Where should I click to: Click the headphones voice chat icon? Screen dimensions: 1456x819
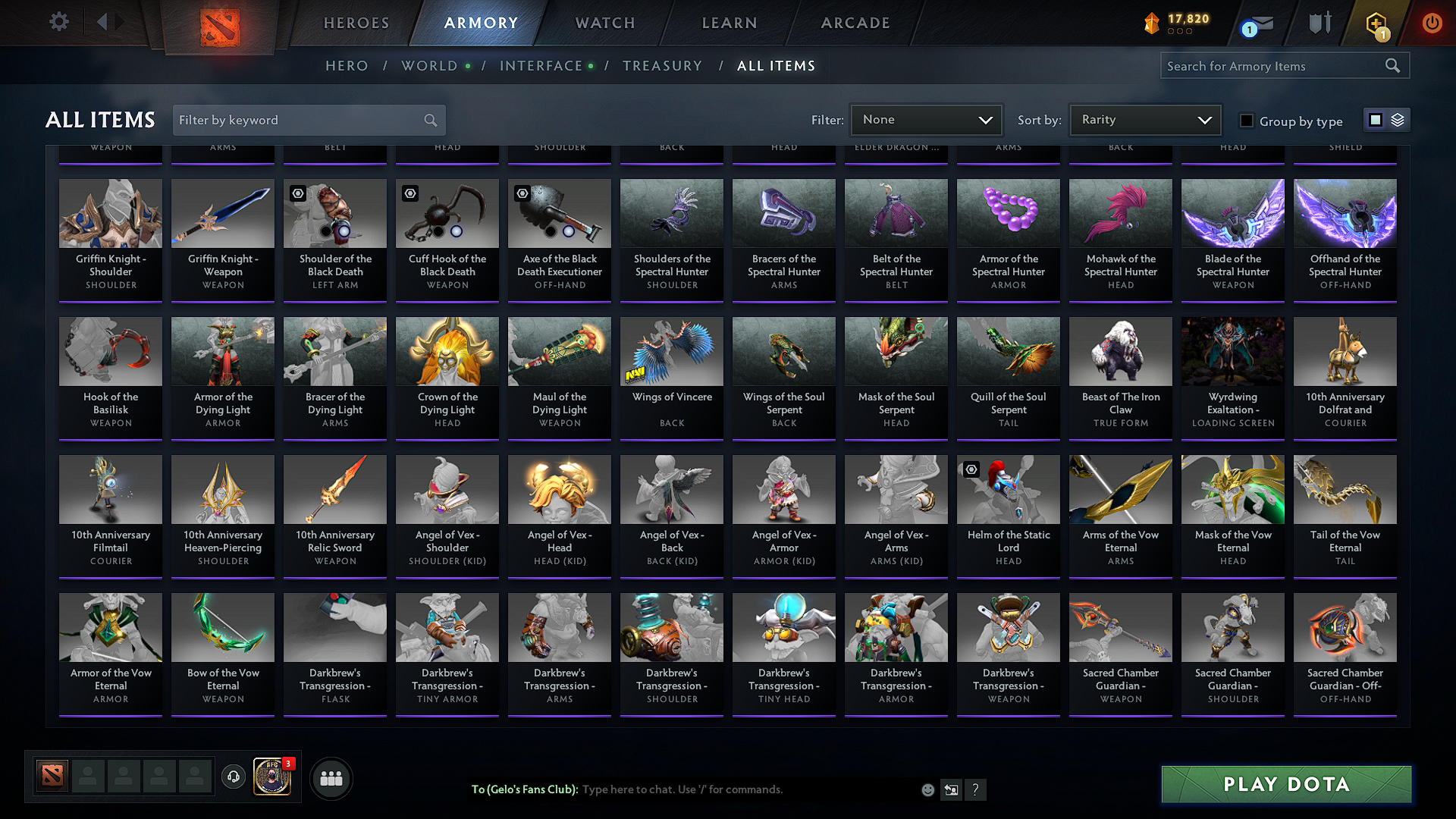(233, 778)
